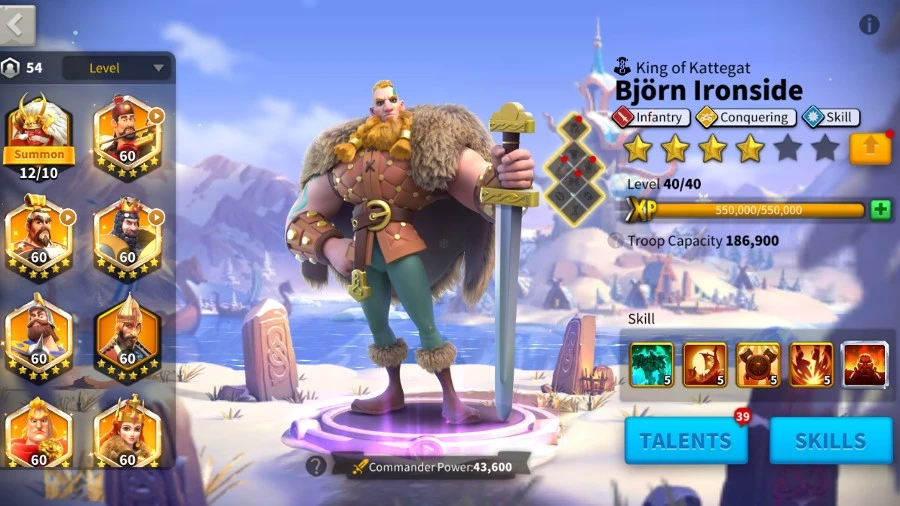900x506 pixels.
Task: Select the Skill specialty tag
Action: (x=830, y=117)
